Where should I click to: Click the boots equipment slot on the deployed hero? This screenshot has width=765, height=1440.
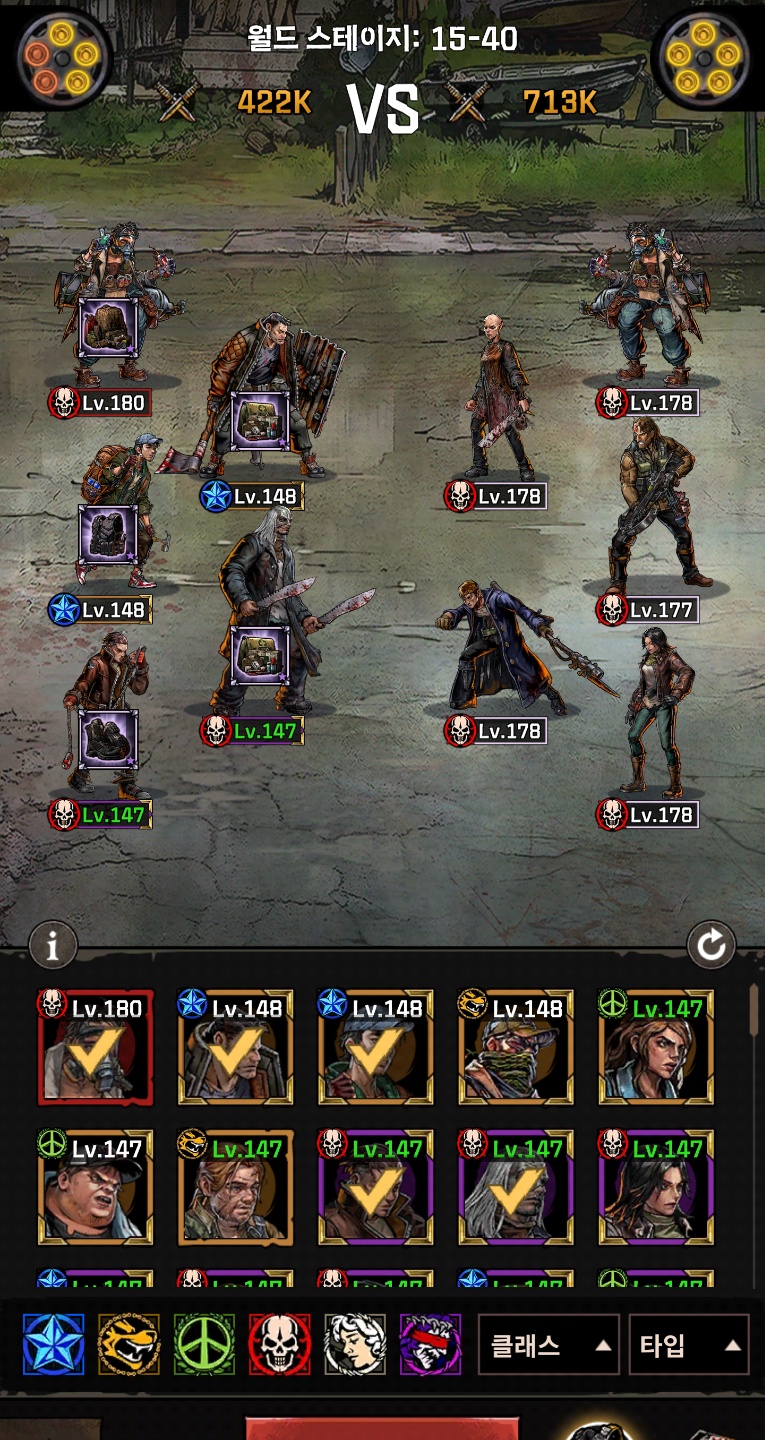108,740
